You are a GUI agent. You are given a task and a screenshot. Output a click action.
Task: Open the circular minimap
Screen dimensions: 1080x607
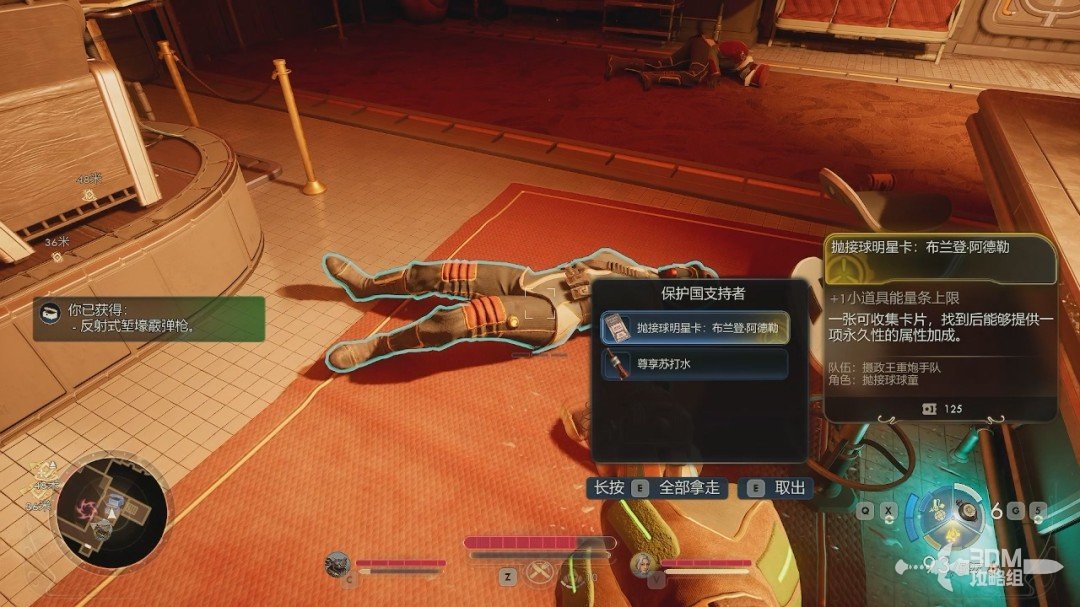coord(111,512)
